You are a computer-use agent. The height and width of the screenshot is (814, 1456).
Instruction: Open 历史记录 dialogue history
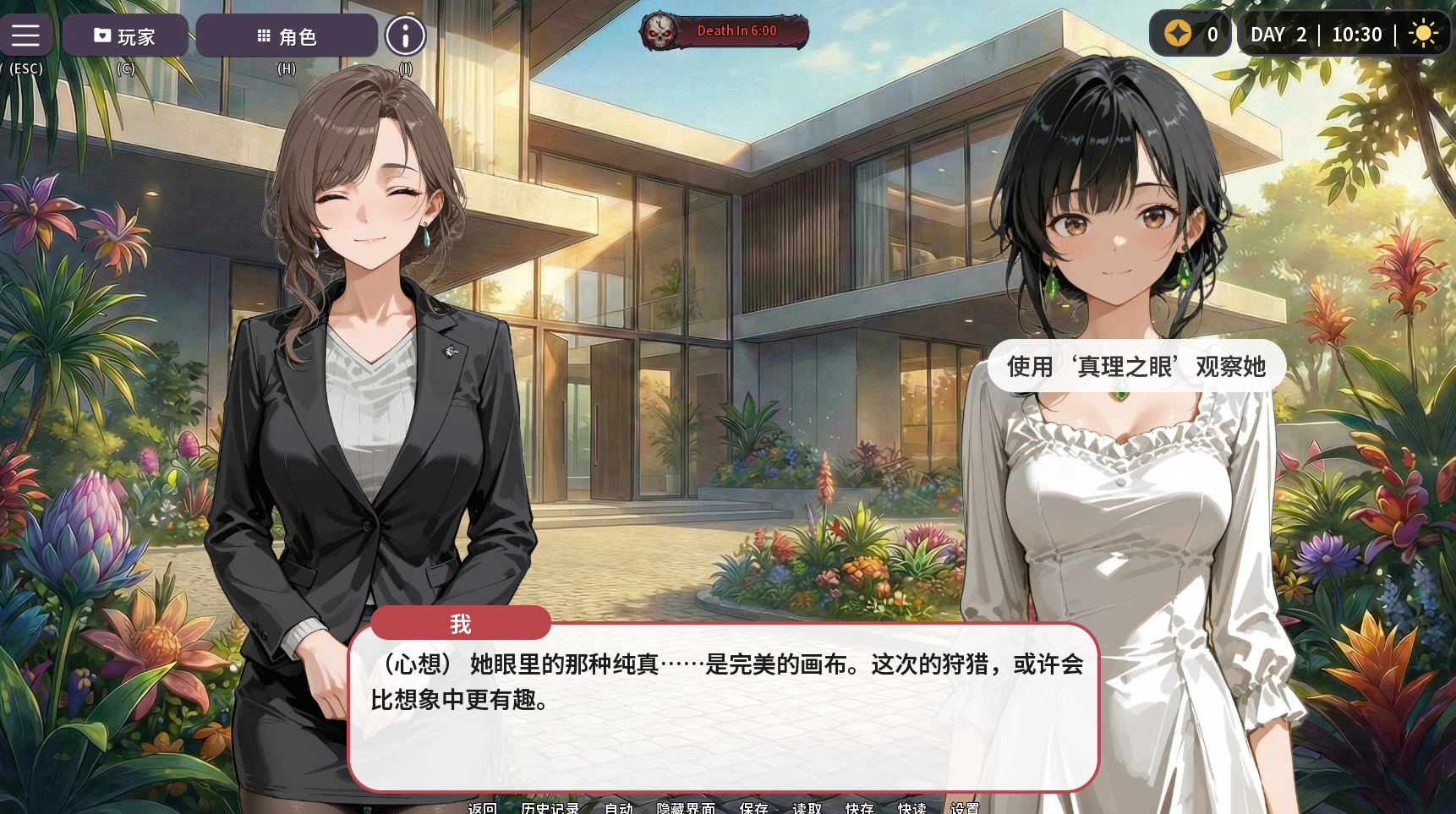(550, 807)
